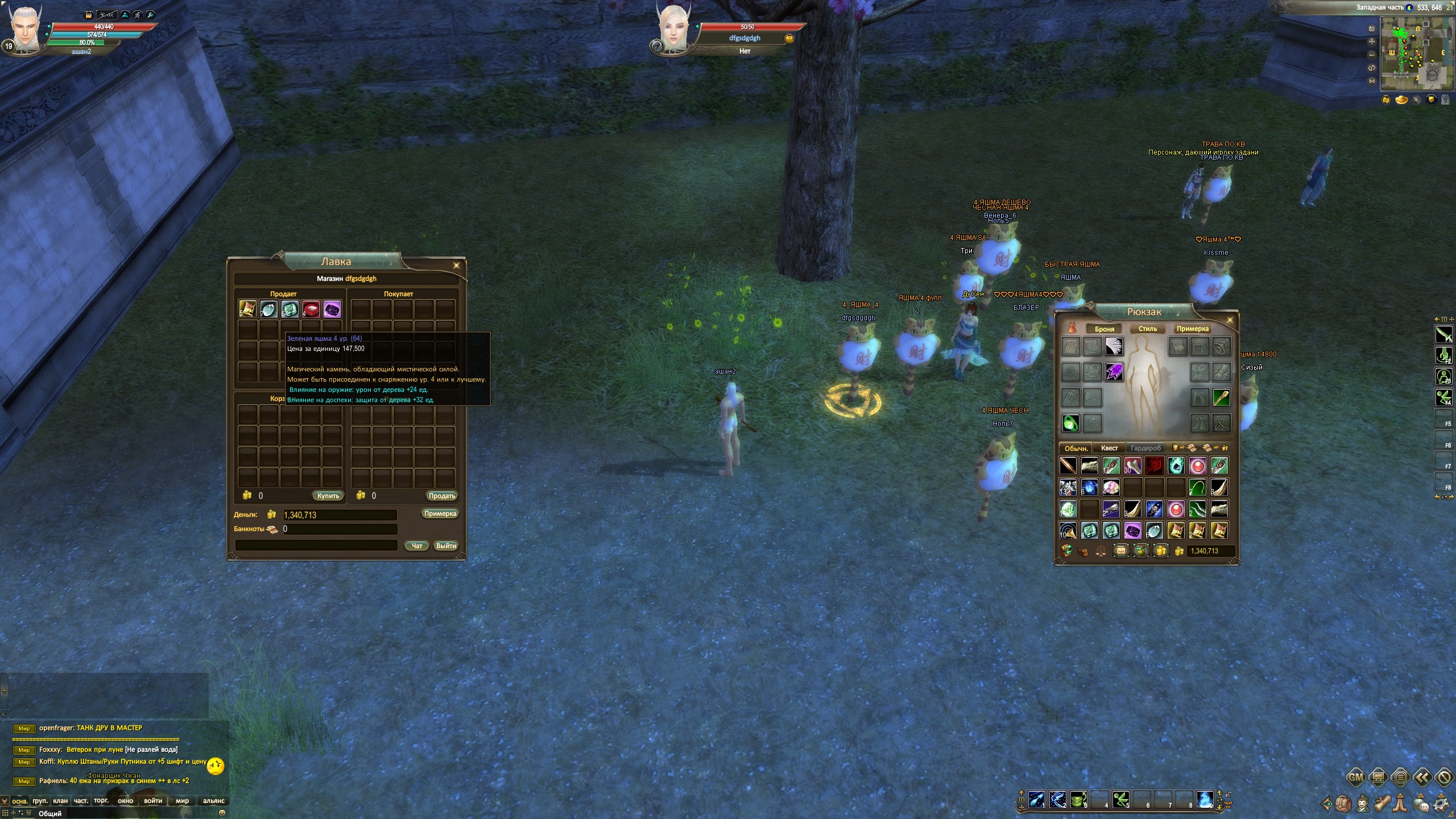Exit the shop with Выйти button
The image size is (1456, 819).
coord(446,545)
